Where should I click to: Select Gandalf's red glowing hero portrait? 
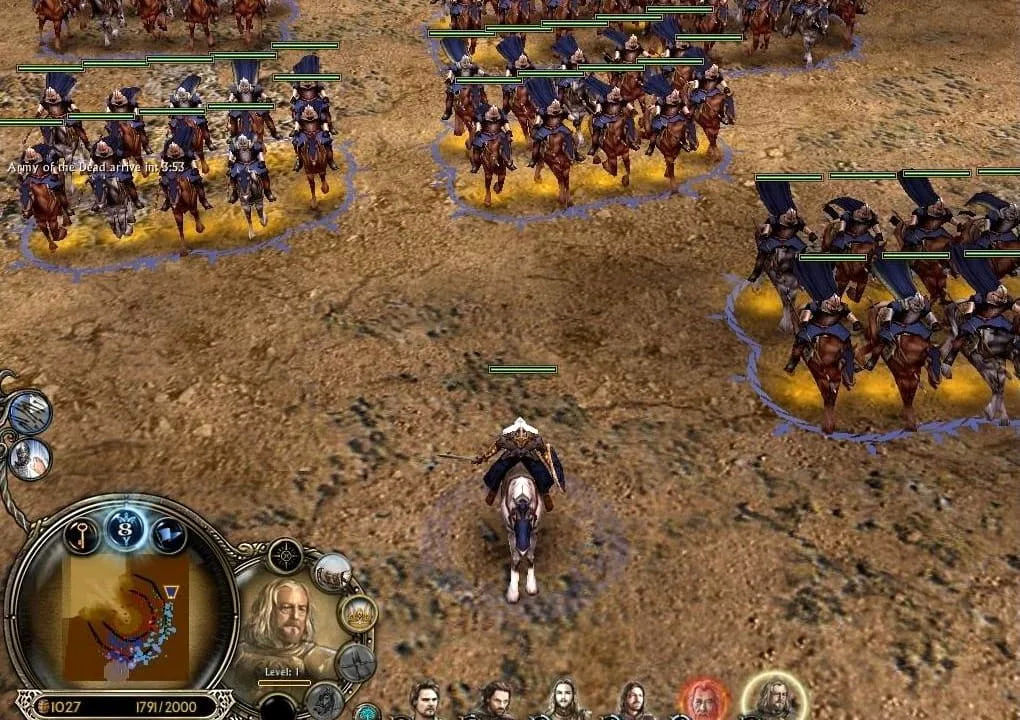tap(701, 700)
